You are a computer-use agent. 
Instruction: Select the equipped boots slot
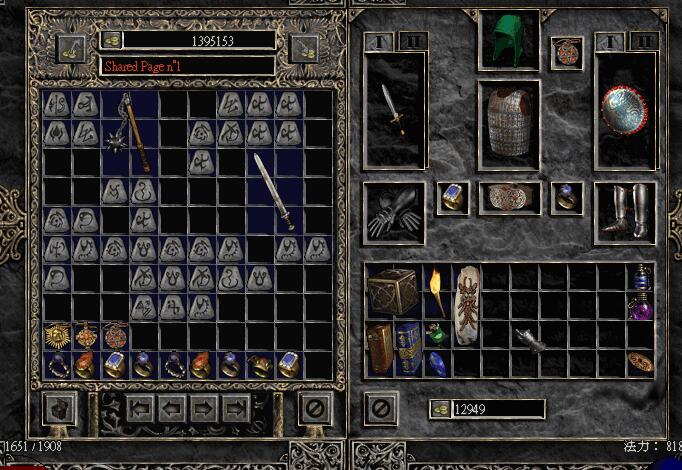(x=626, y=211)
